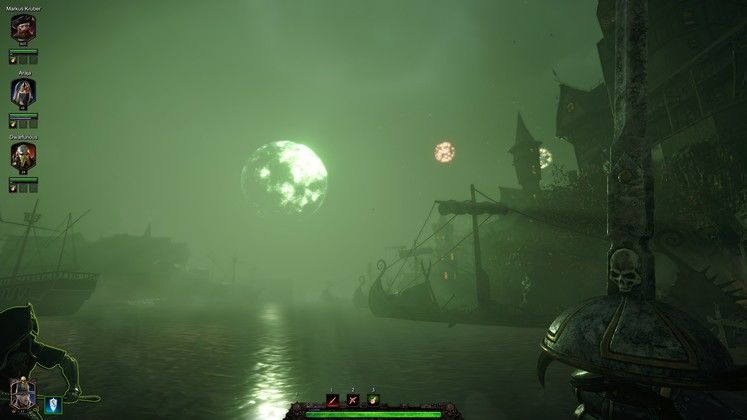Switch to the crossed ranged weapon slot
The height and width of the screenshot is (420, 747).
tap(353, 400)
